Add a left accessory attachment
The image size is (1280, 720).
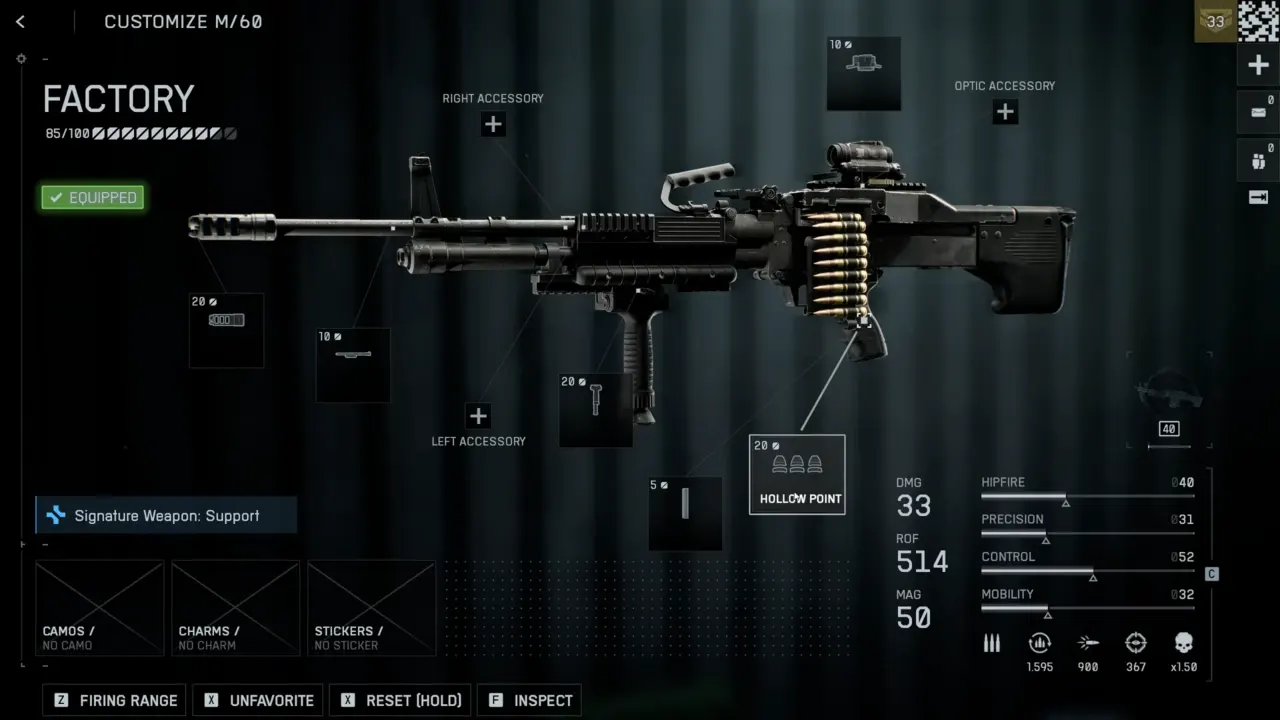478,416
